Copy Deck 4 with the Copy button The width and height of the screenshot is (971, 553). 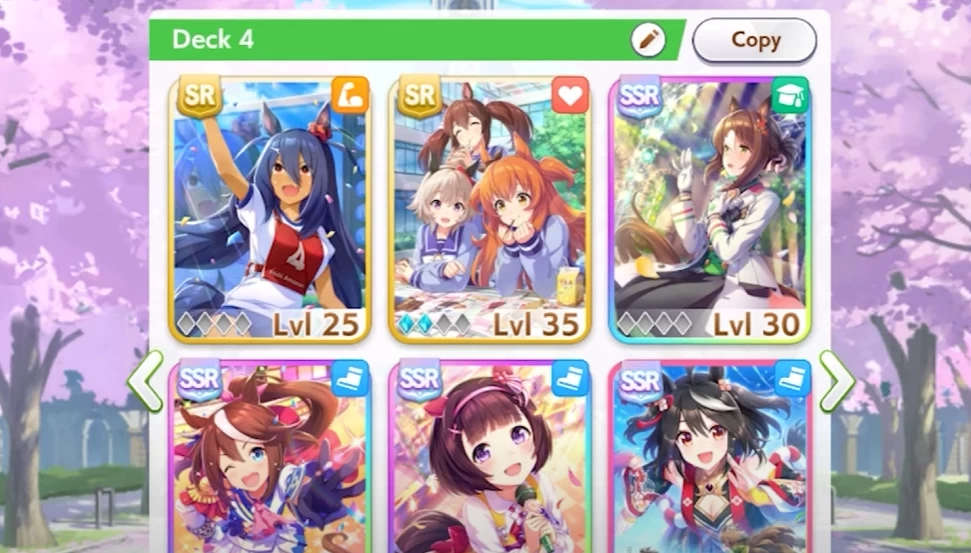(x=754, y=40)
